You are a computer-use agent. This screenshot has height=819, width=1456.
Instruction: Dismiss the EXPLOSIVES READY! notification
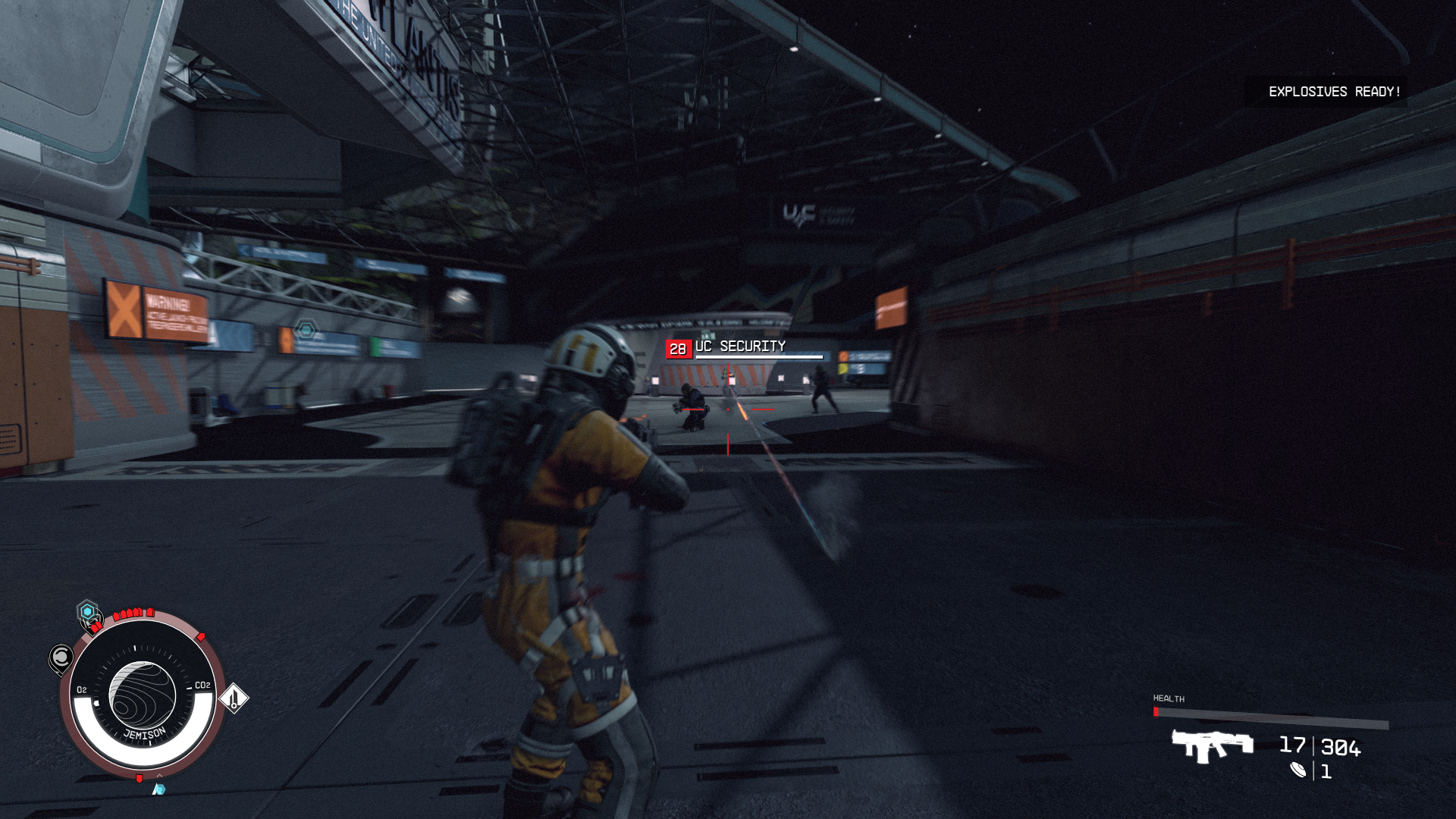(x=1333, y=93)
